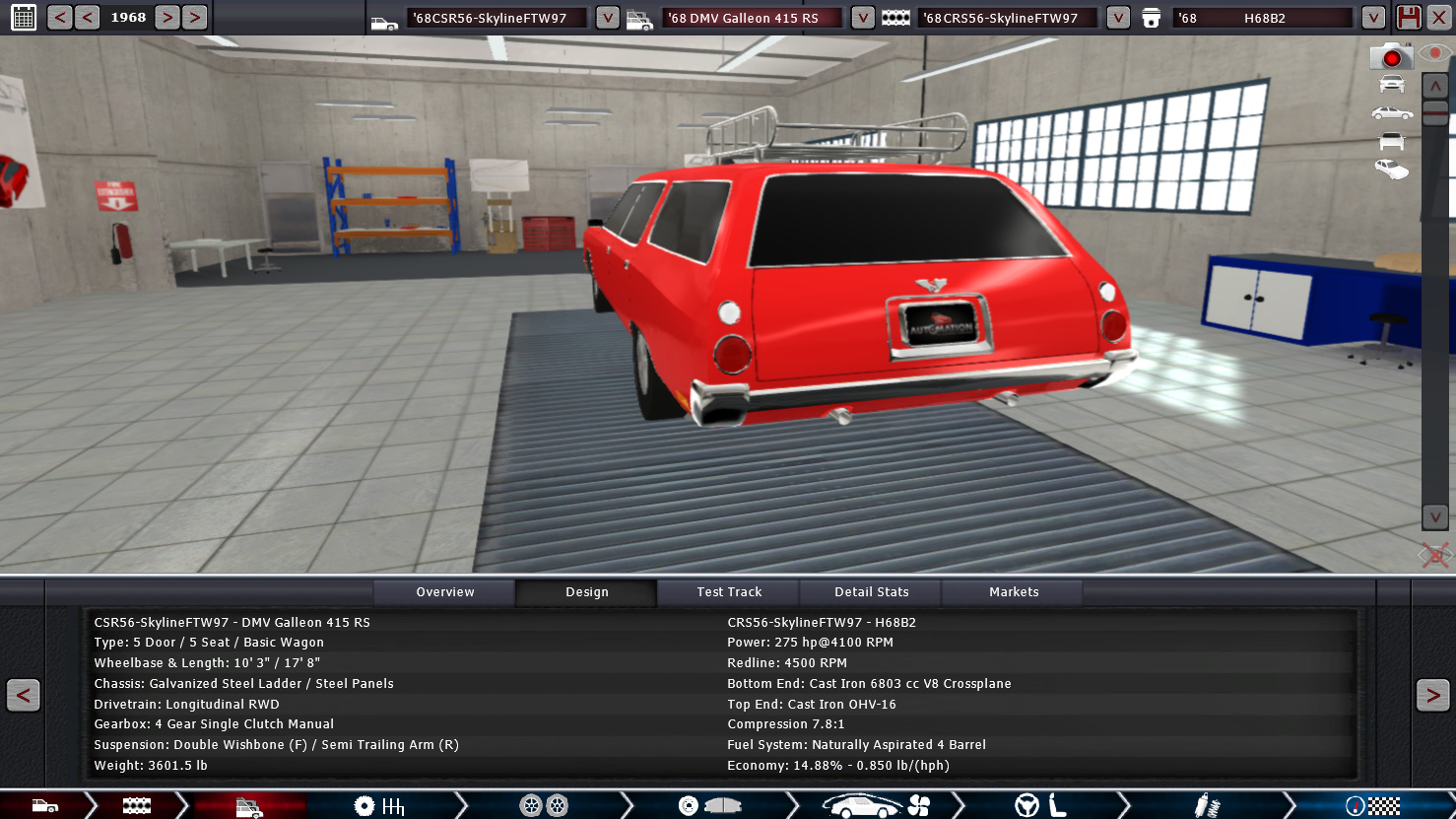Close the designer with the top-right X

click(1439, 18)
